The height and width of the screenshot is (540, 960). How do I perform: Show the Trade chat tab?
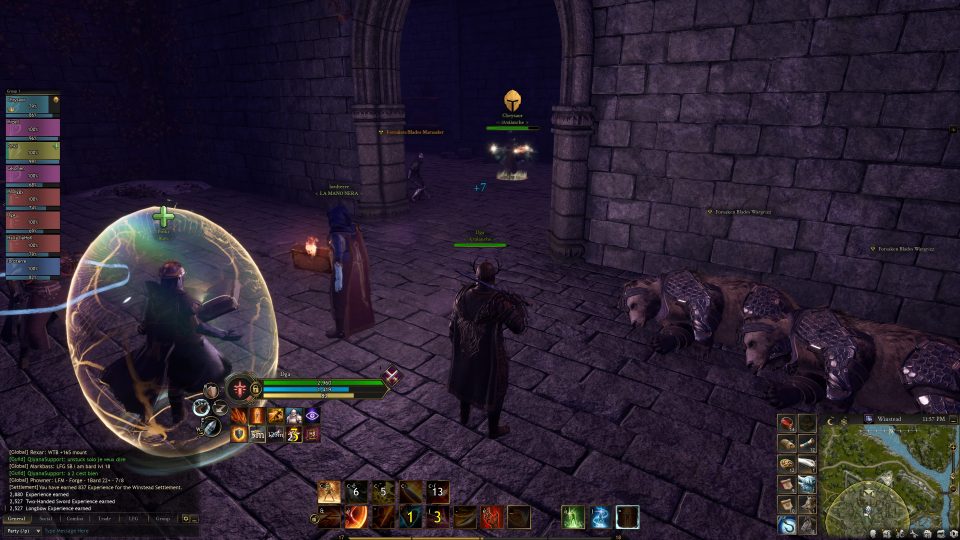pos(105,519)
